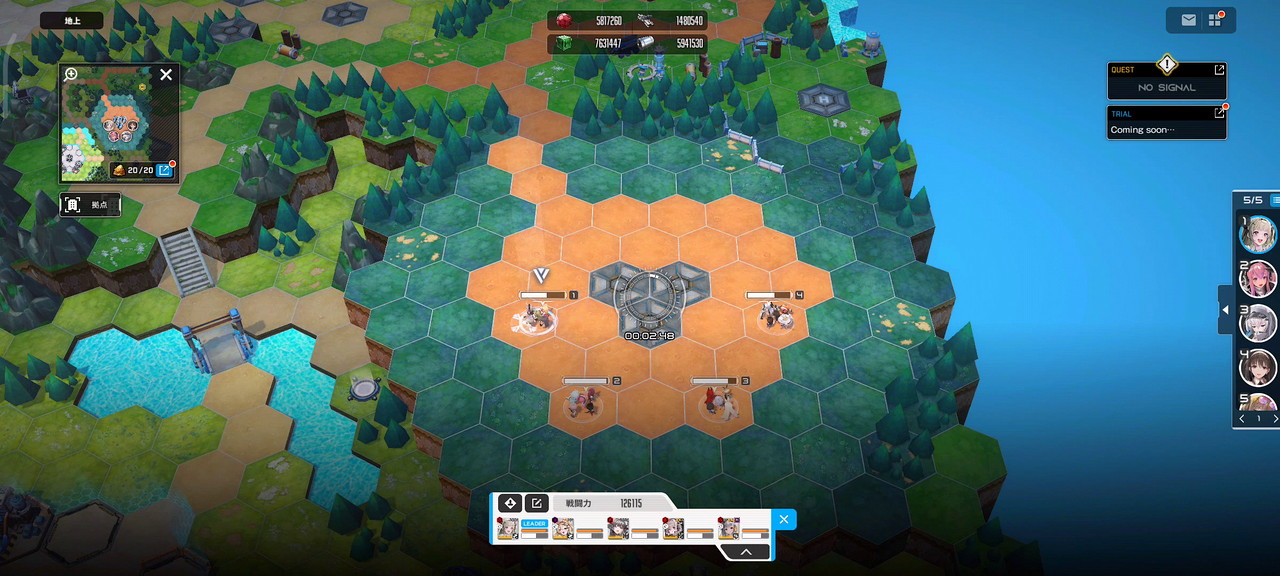Select squad 1 portrait in side list
The height and width of the screenshot is (576, 1280).
(x=1258, y=234)
